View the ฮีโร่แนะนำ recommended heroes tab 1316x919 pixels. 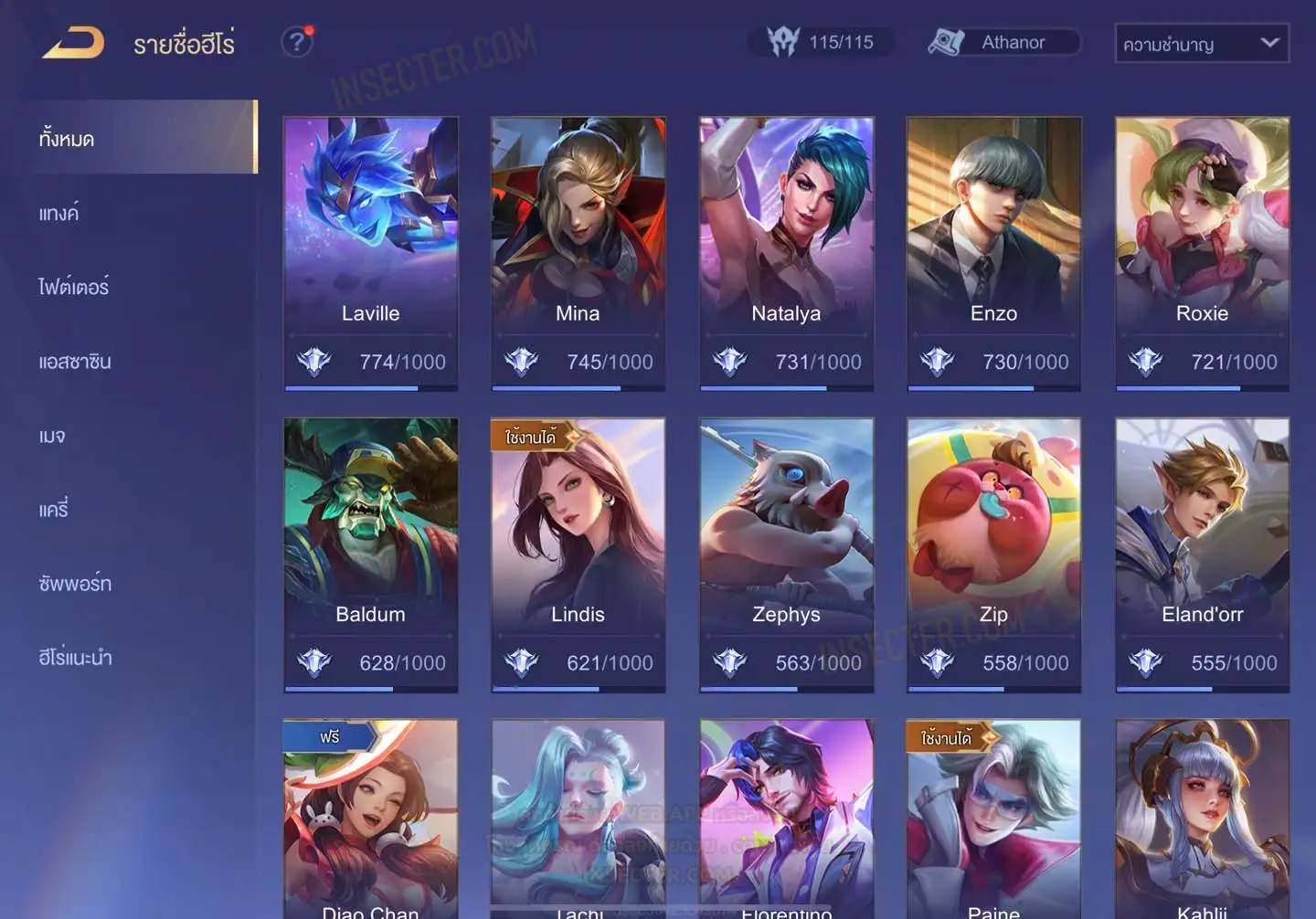[75, 658]
